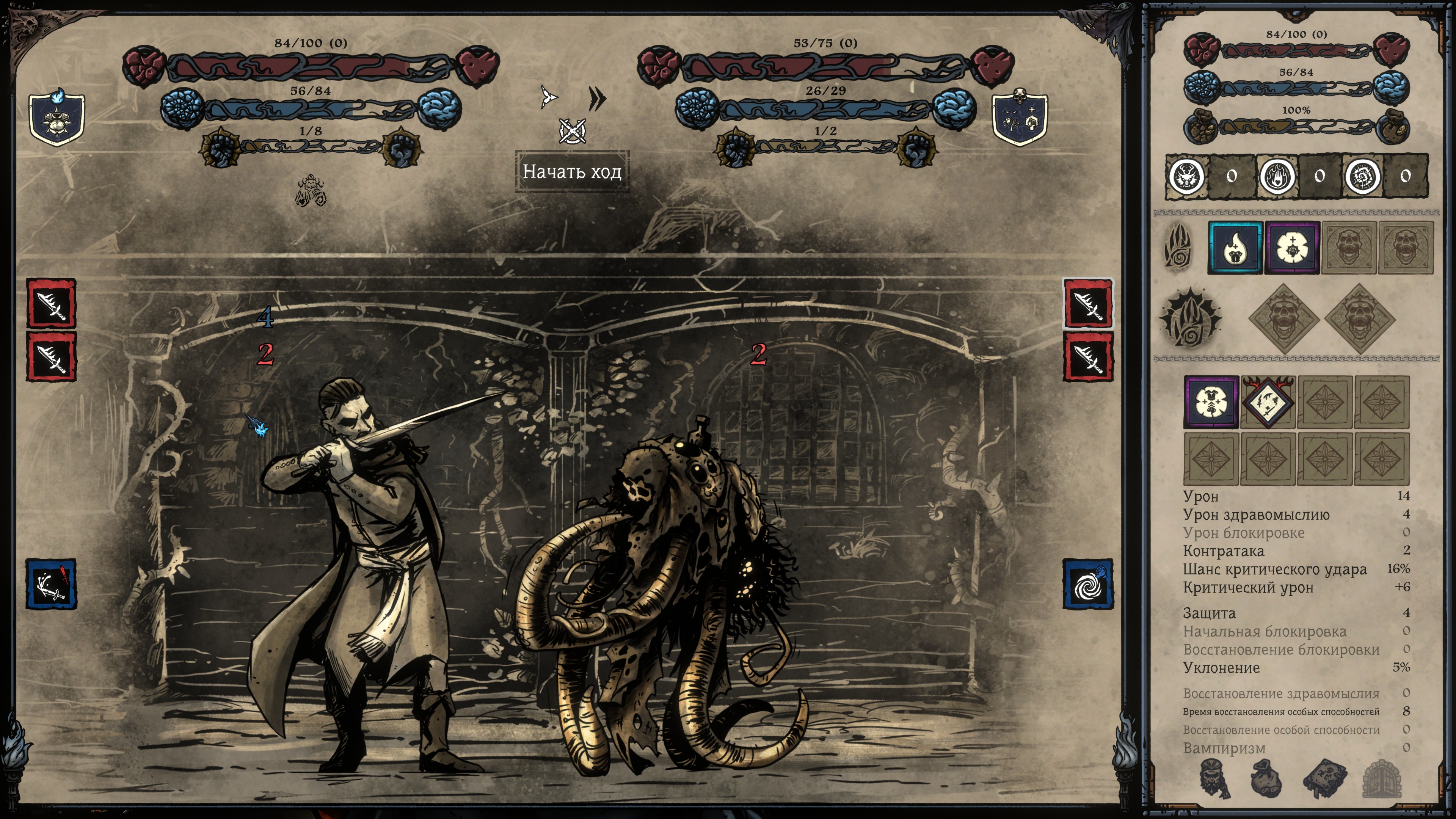This screenshot has height=819, width=1456.
Task: Inspect the enemy's blue spiral ability icon
Action: [x=1088, y=584]
